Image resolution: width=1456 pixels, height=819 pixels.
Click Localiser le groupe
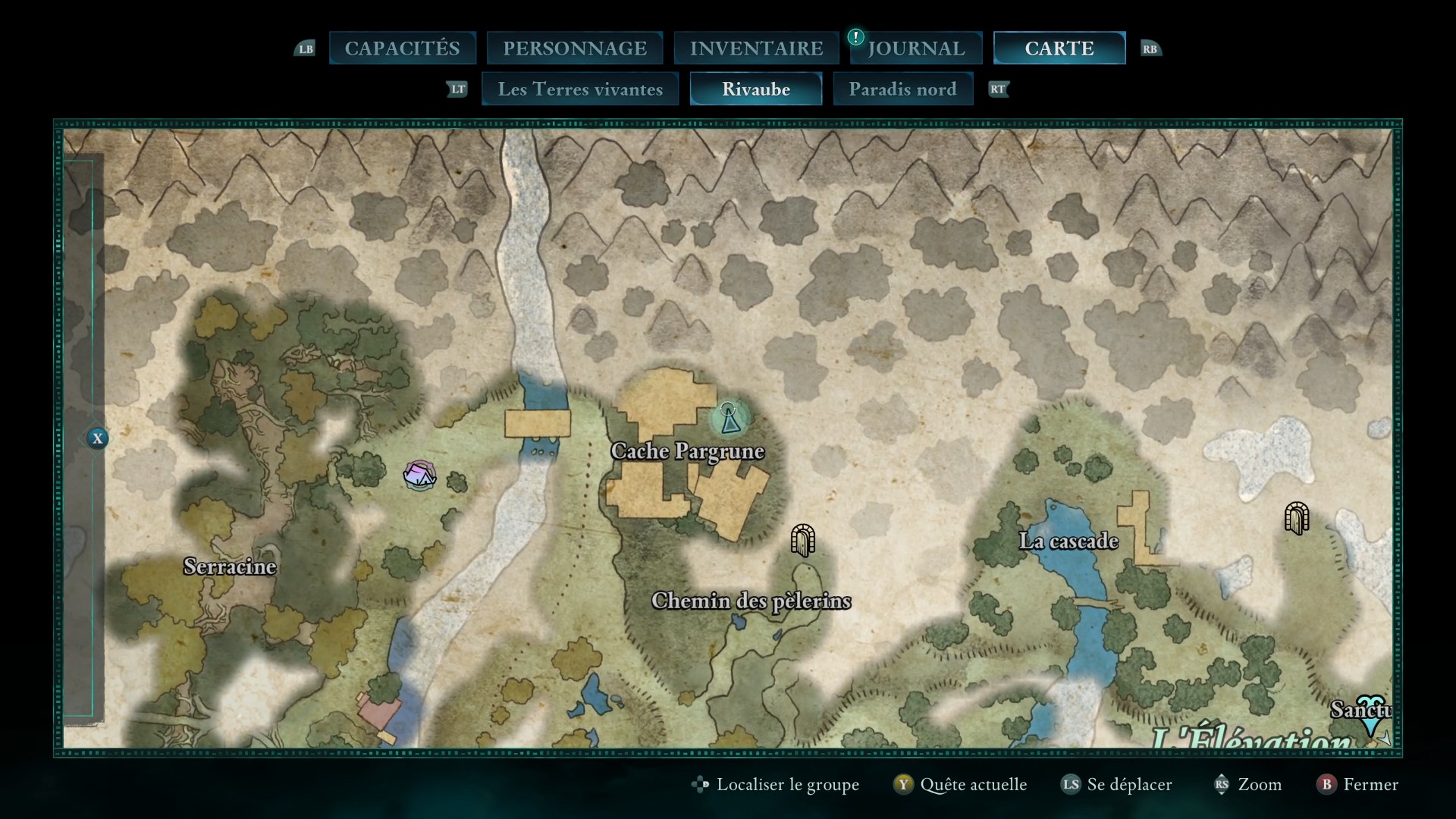click(x=777, y=784)
